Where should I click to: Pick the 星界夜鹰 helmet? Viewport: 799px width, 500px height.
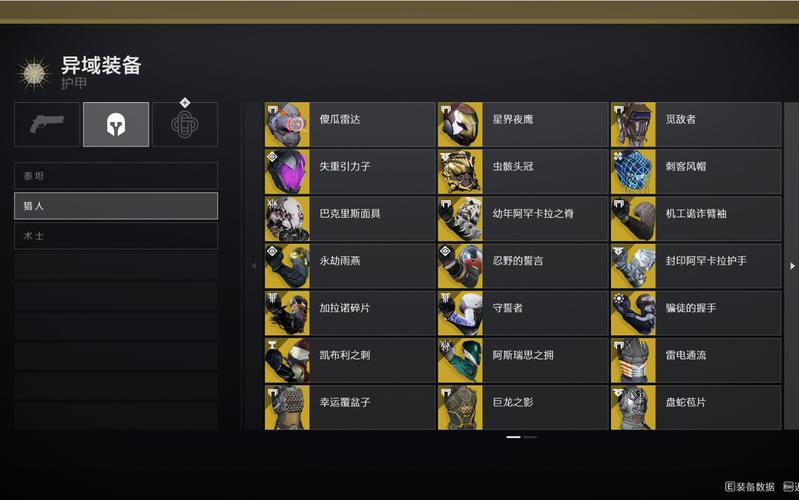[x=522, y=125]
